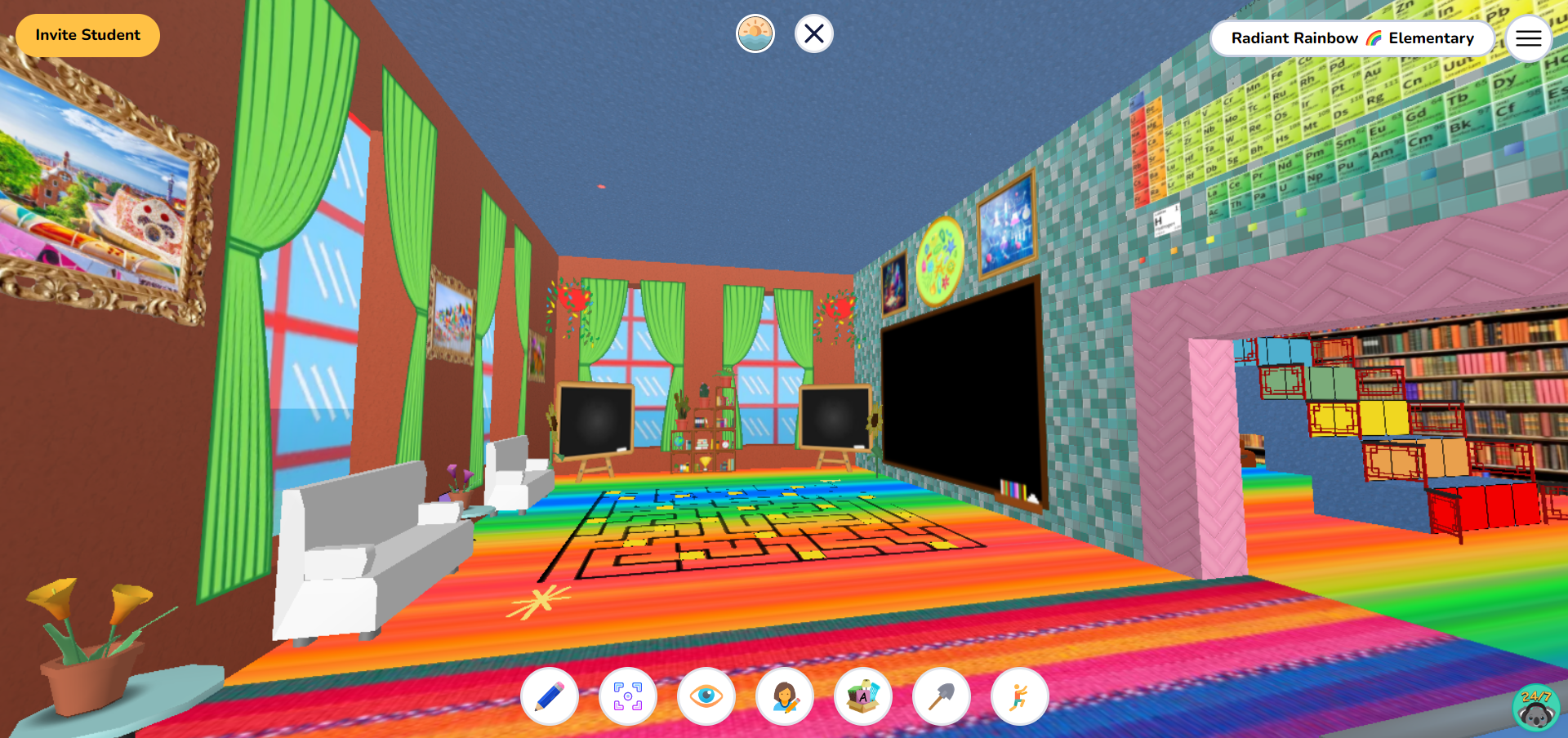Click the Invite Student button
This screenshot has height=738, width=1568.
[x=87, y=35]
